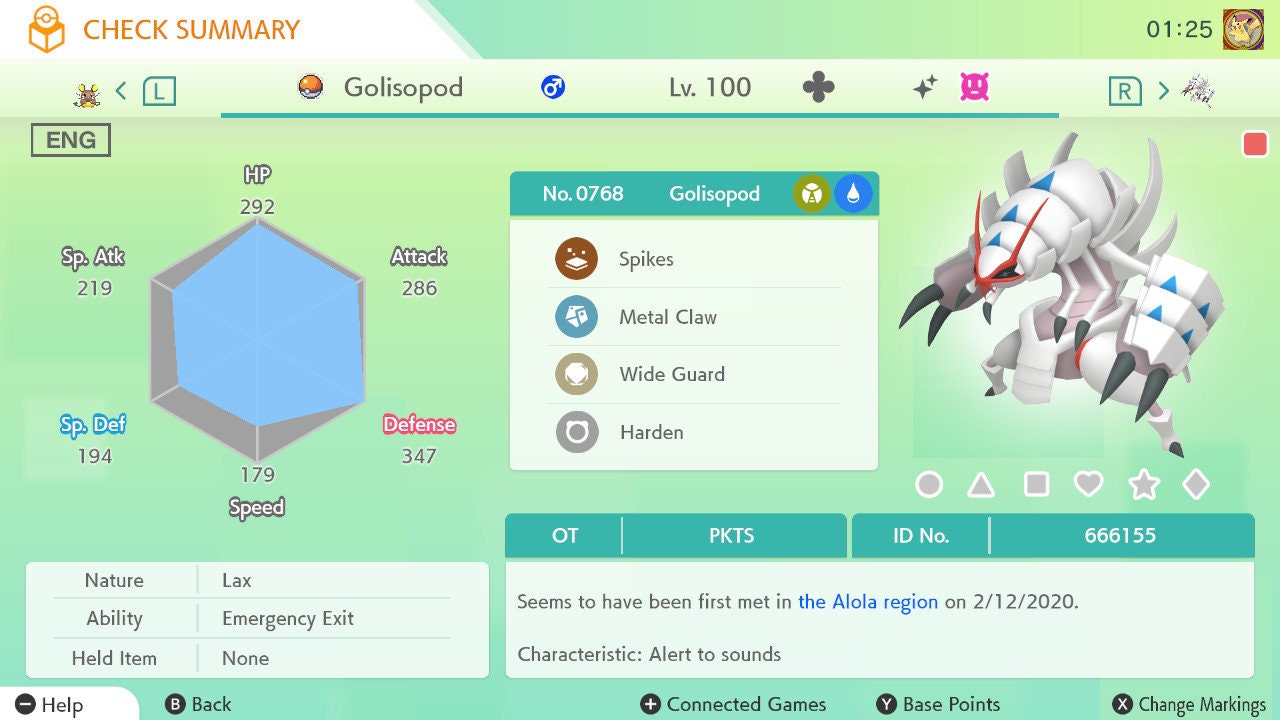
Task: Click the Pikachu profile icon
Action: tap(1243, 29)
